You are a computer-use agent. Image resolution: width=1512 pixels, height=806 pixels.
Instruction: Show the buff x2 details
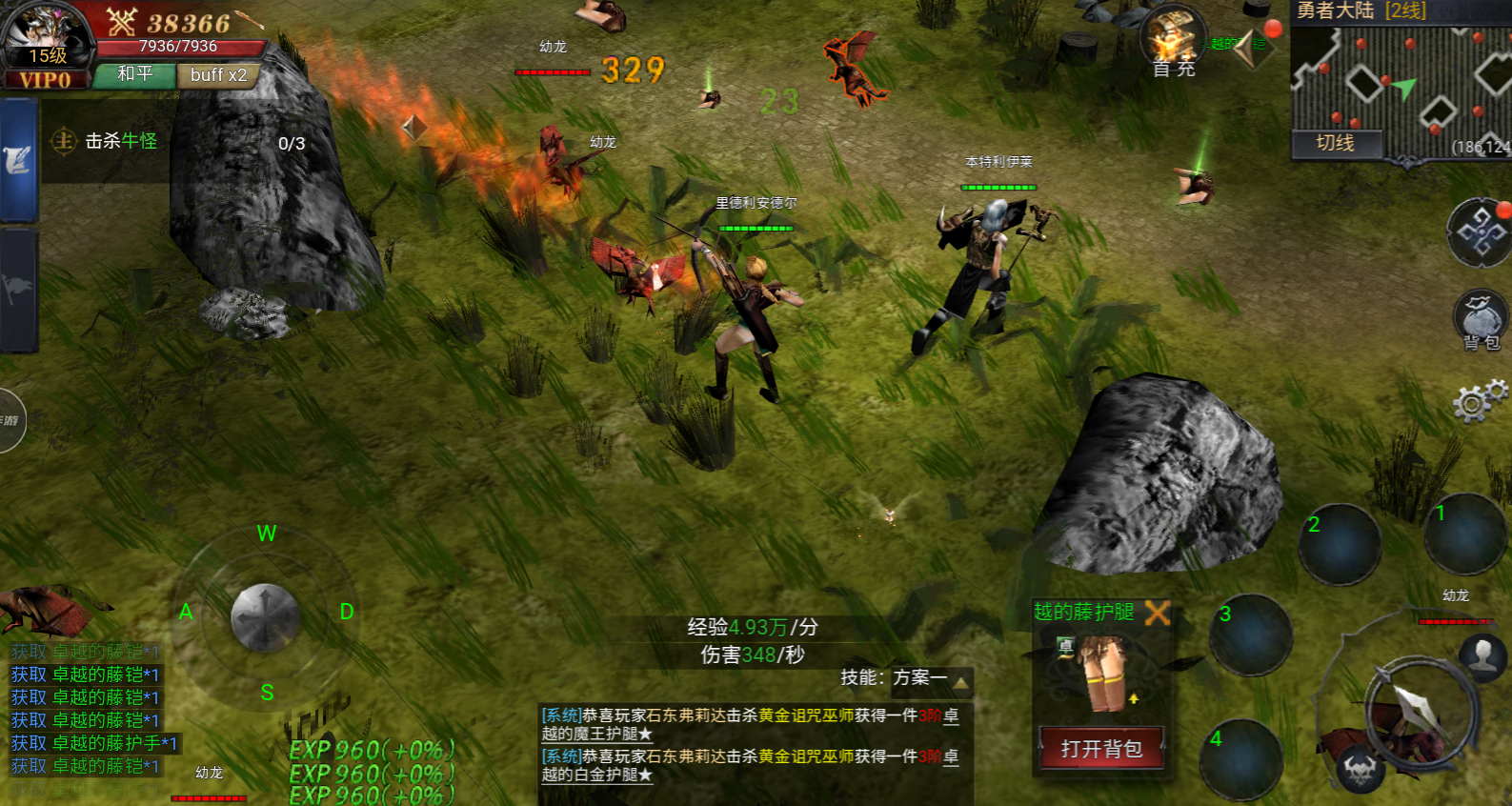pyautogui.click(x=218, y=75)
